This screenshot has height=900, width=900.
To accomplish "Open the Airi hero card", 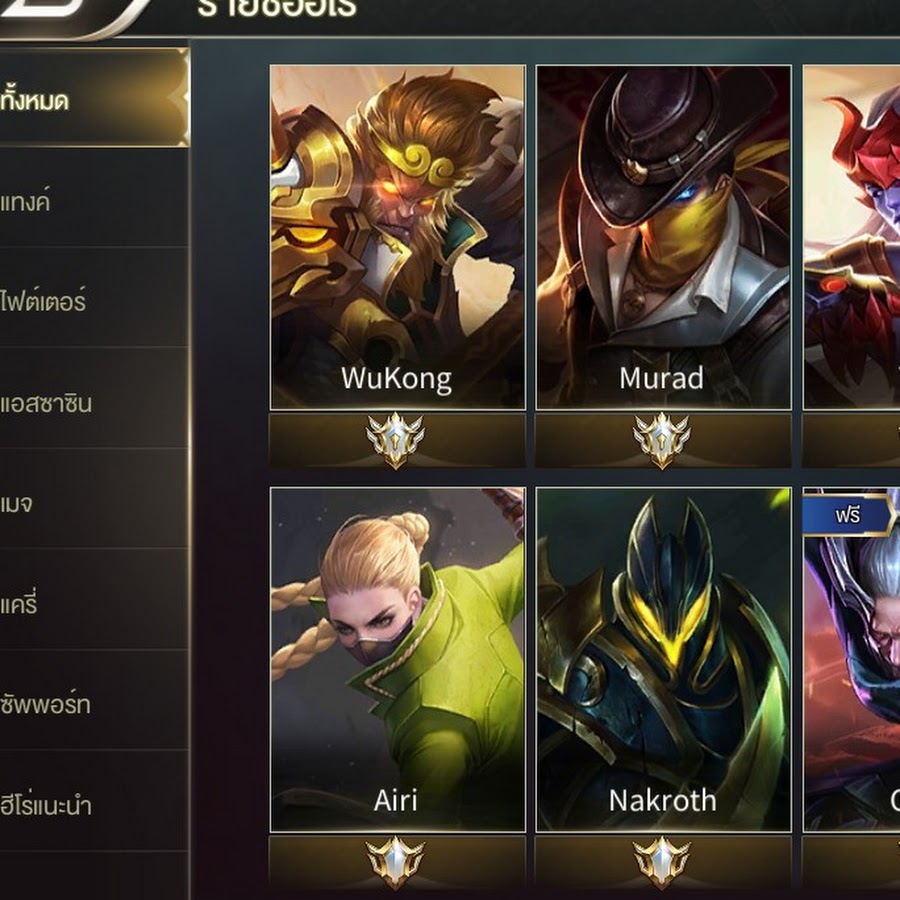I will (x=397, y=659).
